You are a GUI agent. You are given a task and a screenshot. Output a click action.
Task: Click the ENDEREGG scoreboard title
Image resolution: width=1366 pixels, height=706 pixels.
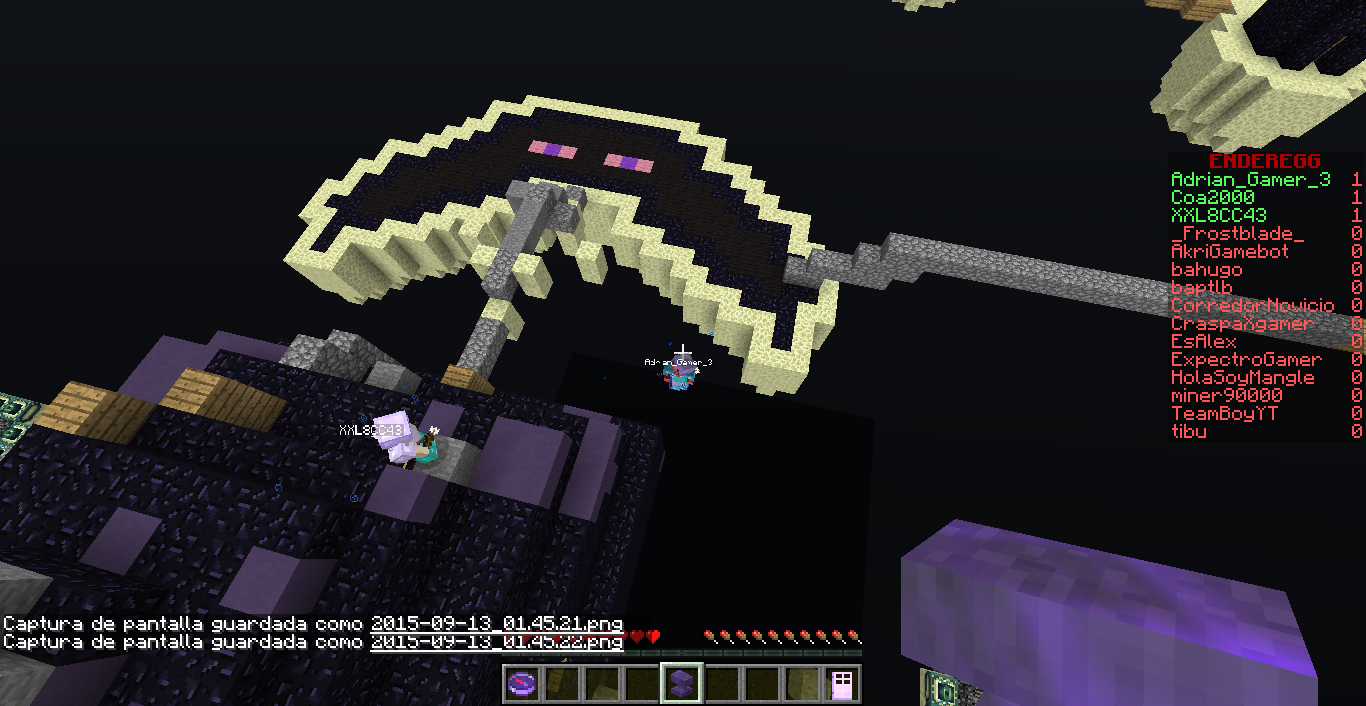pos(1264,161)
